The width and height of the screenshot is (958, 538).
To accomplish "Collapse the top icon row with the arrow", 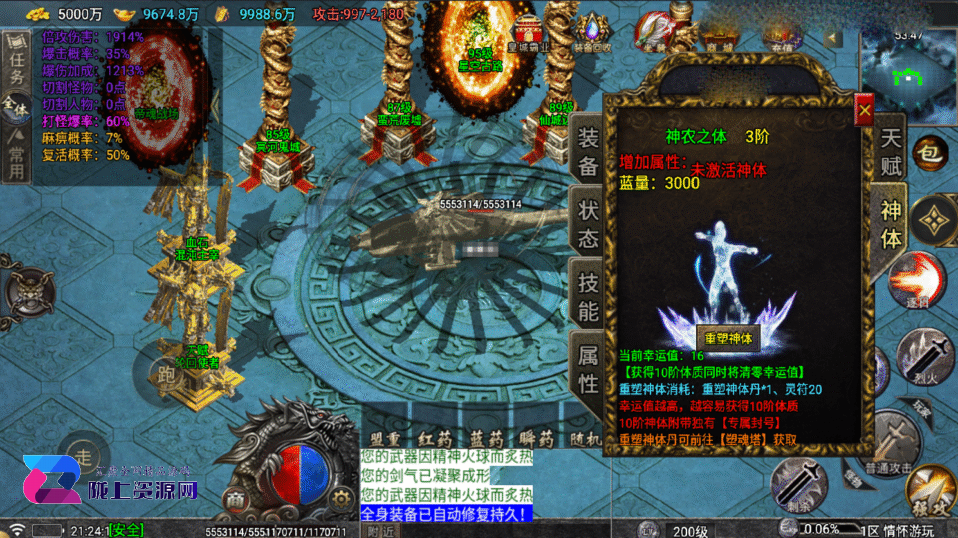I will (x=831, y=38).
